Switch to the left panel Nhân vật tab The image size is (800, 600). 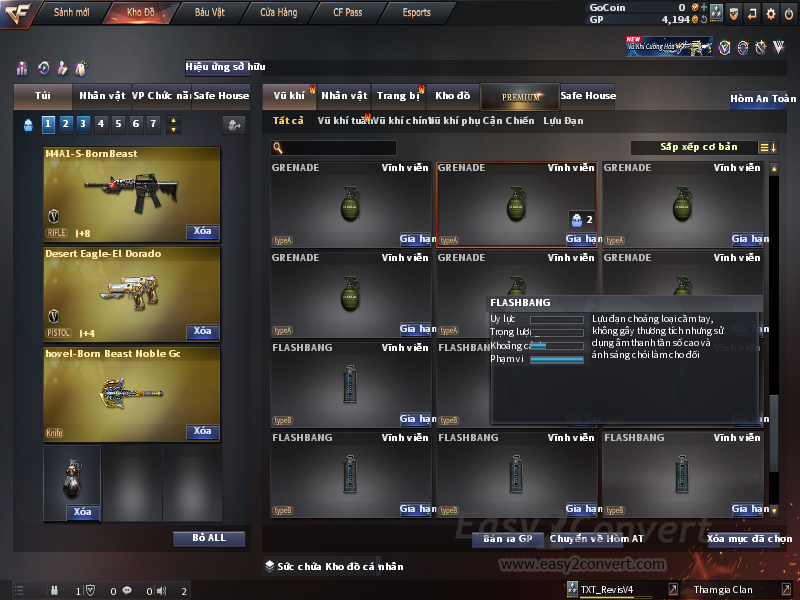tap(102, 96)
